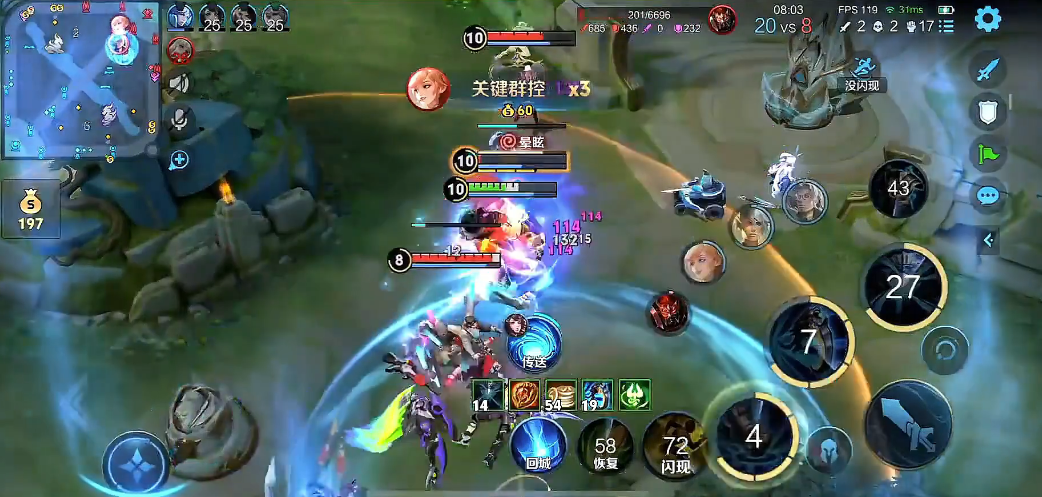Cast the skill showing cooldown 43
This screenshot has height=497, width=1042.
click(897, 188)
